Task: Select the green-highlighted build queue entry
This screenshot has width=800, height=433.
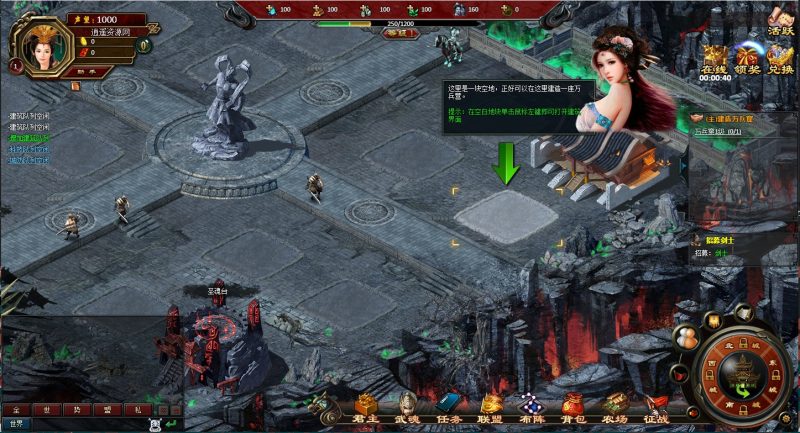Action: click(x=30, y=138)
